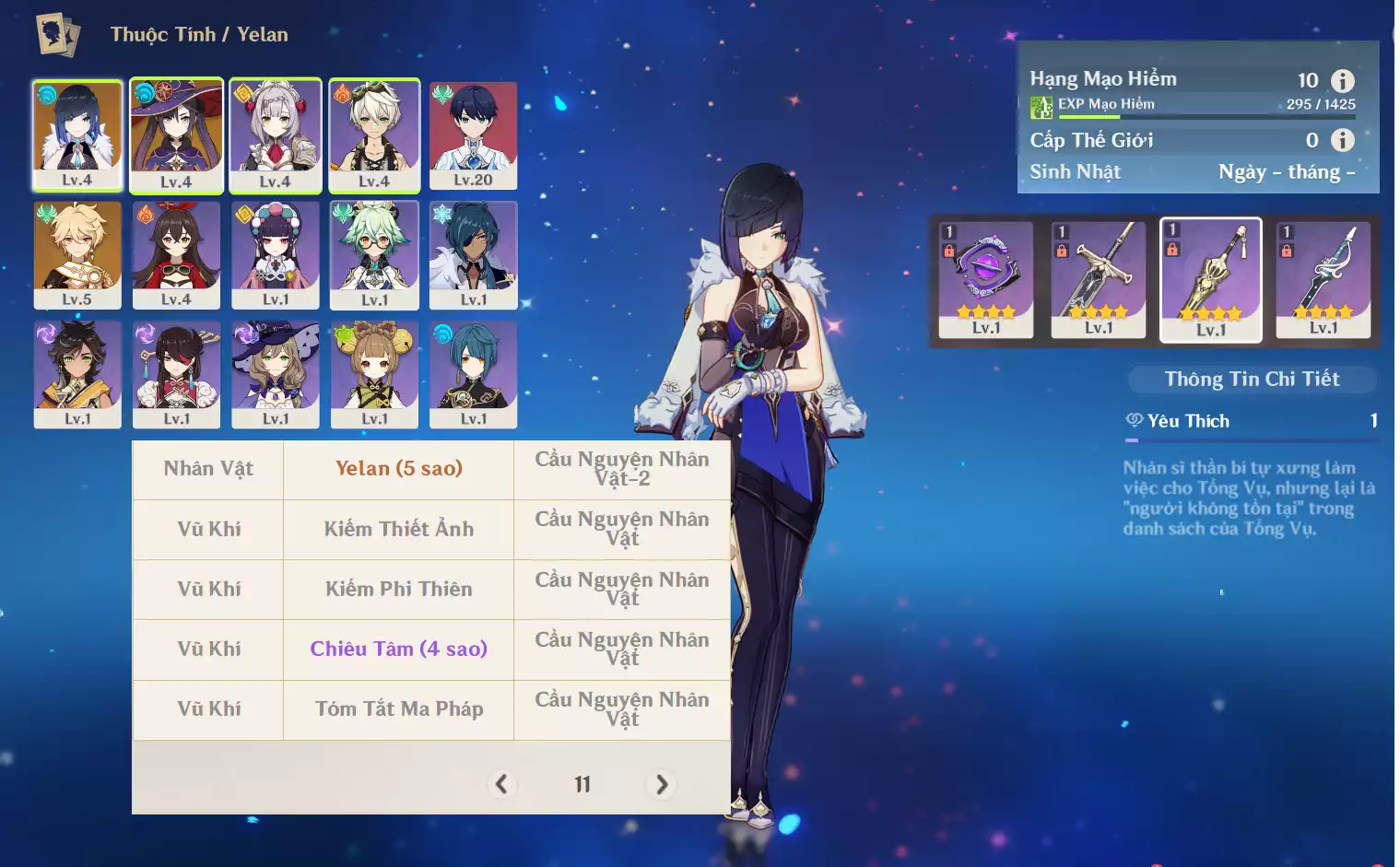Select Sucrose with the round glasses
1400x867 pixels.
click(374, 254)
